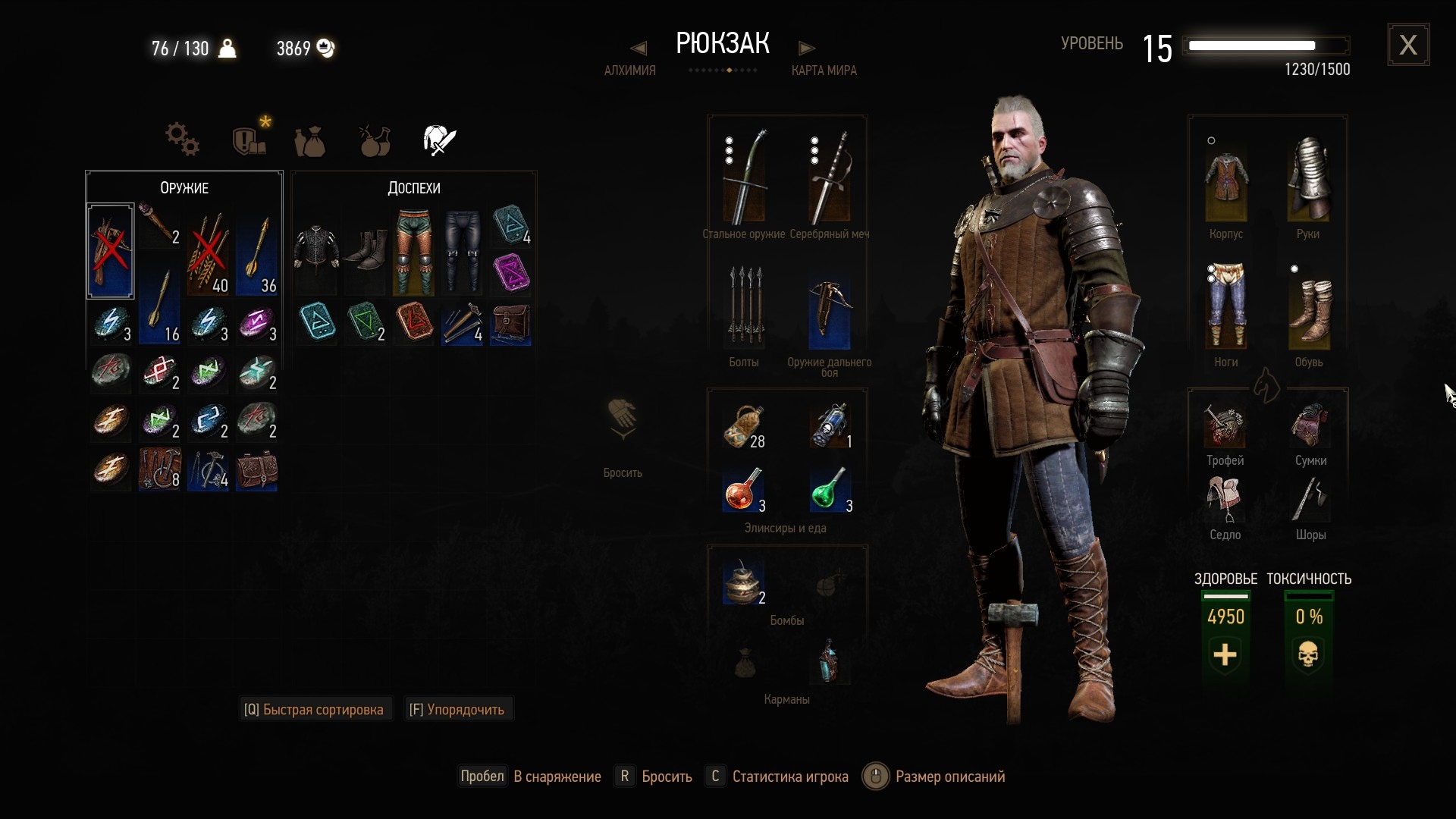Pick the red potion in quick slots
The image size is (1456, 819).
745,490
